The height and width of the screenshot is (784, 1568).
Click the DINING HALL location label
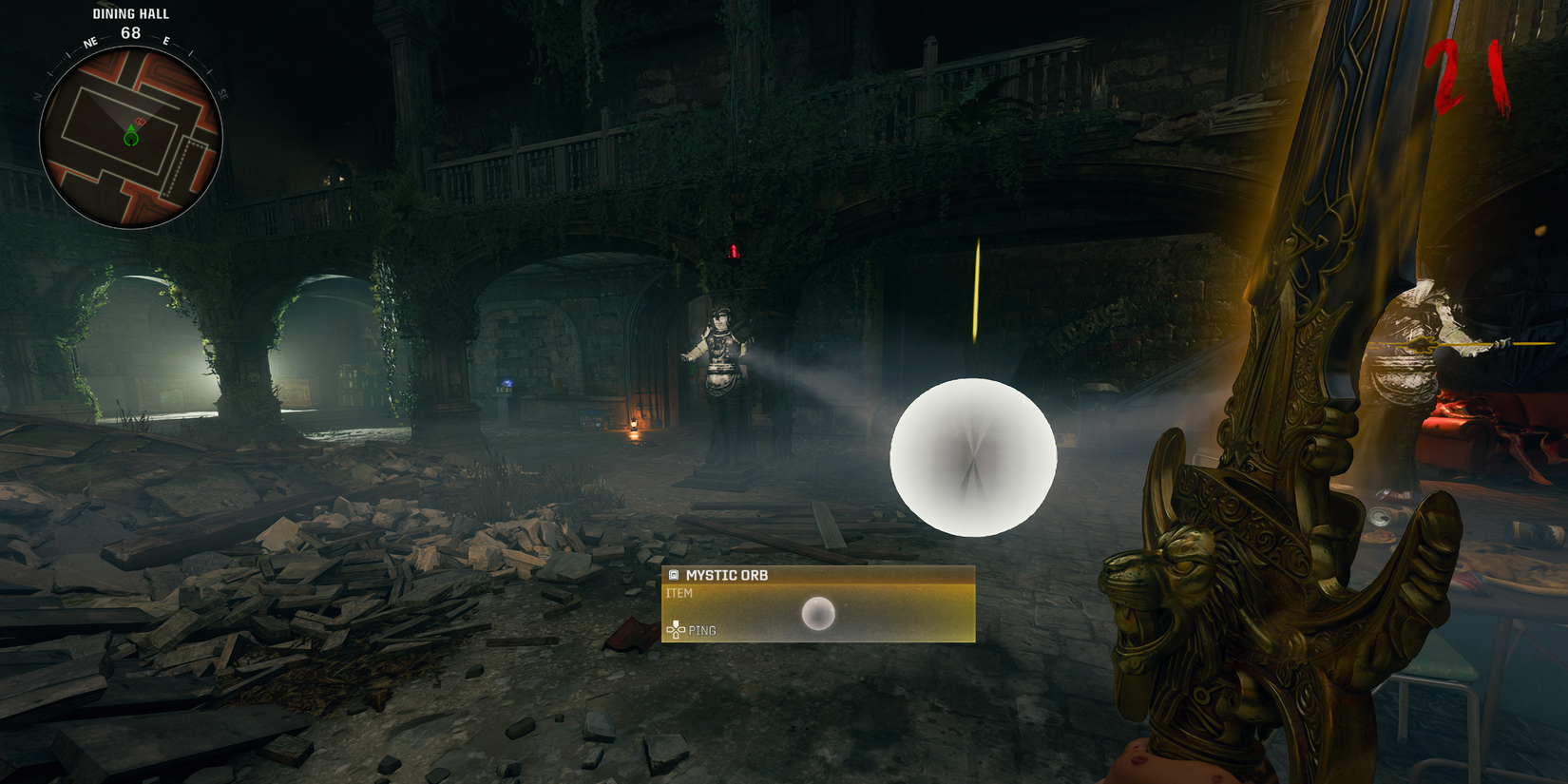coord(130,13)
